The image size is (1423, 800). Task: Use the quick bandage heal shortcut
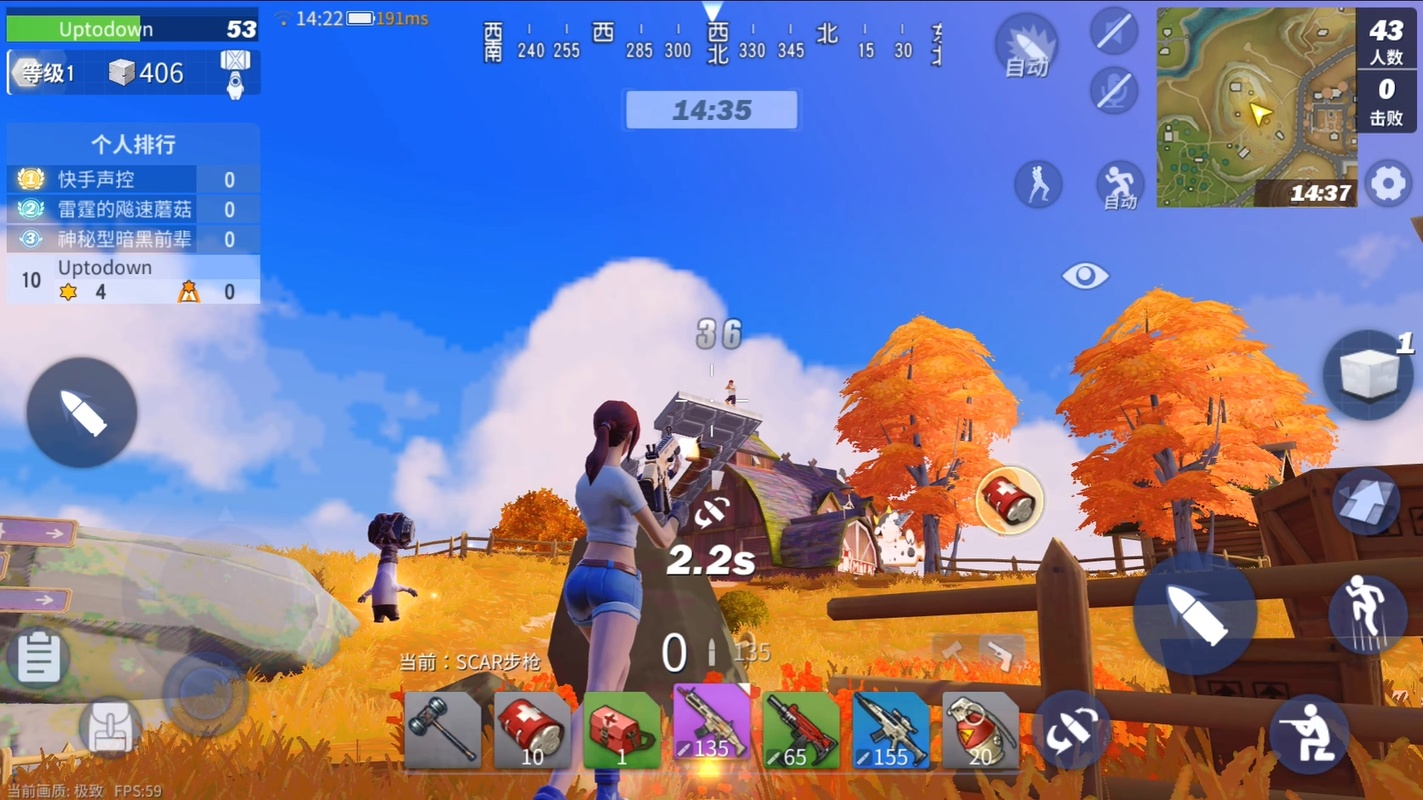1009,499
